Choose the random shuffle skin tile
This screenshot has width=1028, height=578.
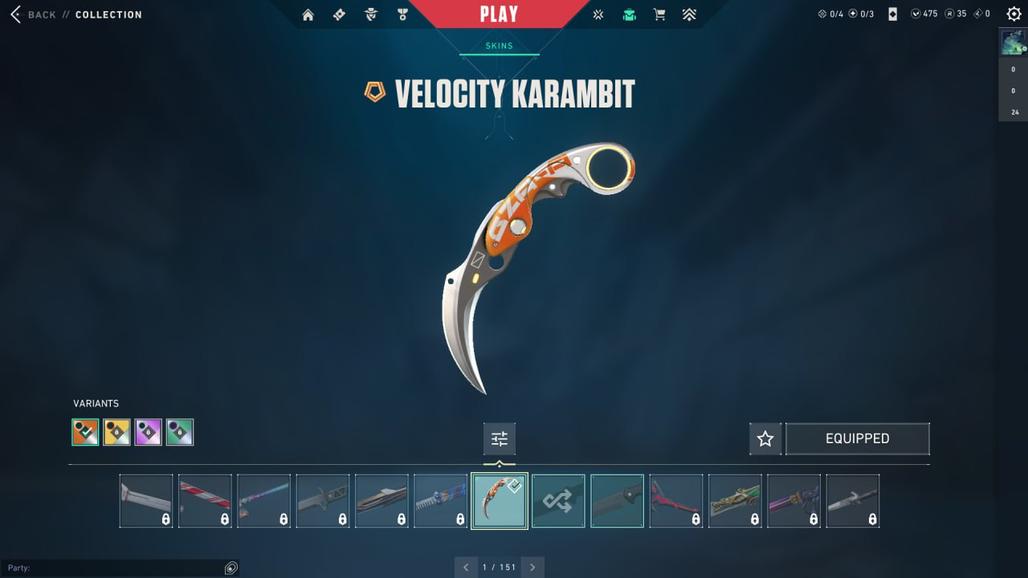(x=558, y=500)
